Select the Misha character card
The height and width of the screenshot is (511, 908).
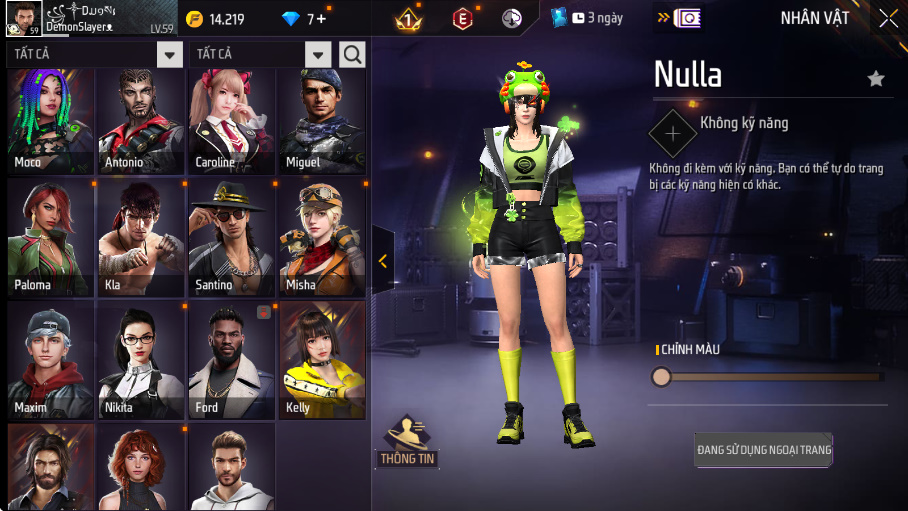click(x=322, y=239)
